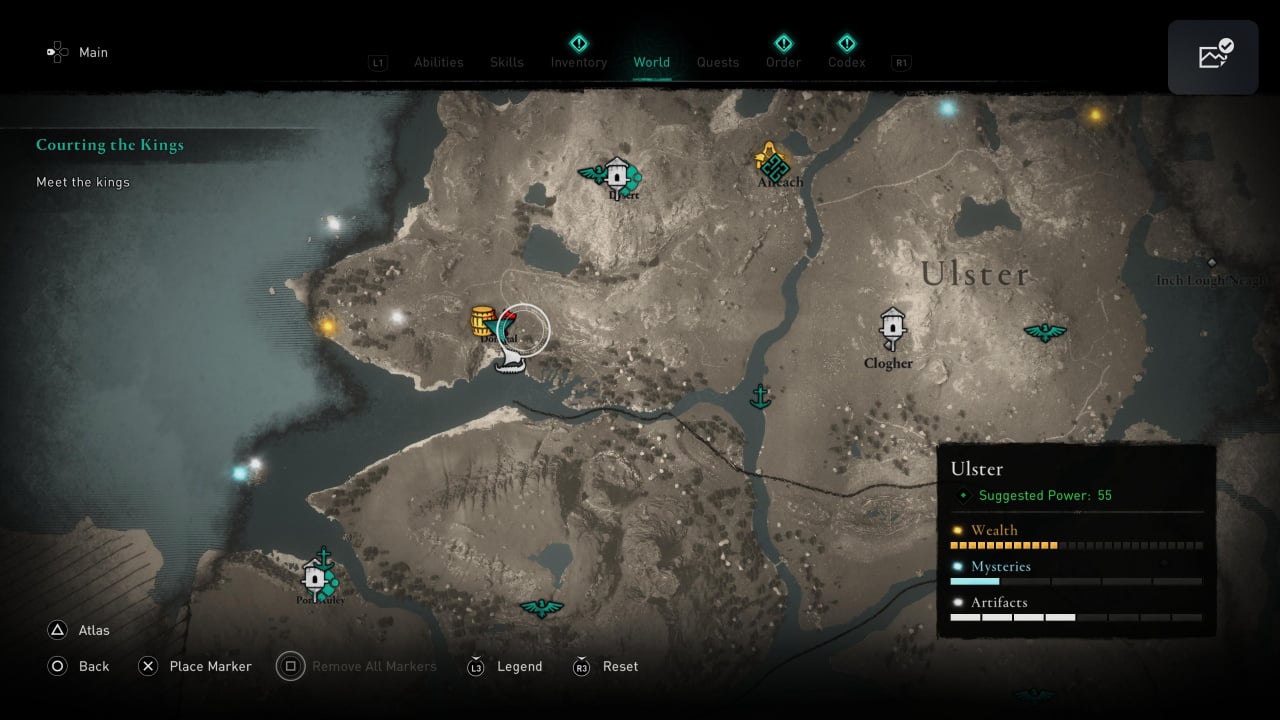Open the Skills tab

click(506, 62)
